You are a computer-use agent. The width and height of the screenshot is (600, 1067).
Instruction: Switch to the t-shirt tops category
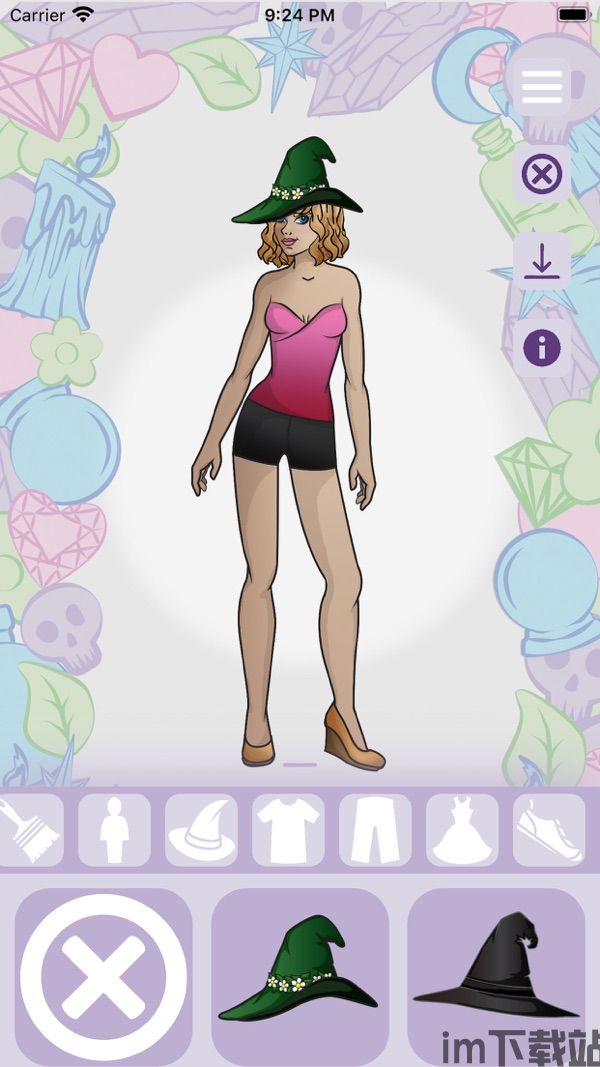(x=288, y=829)
